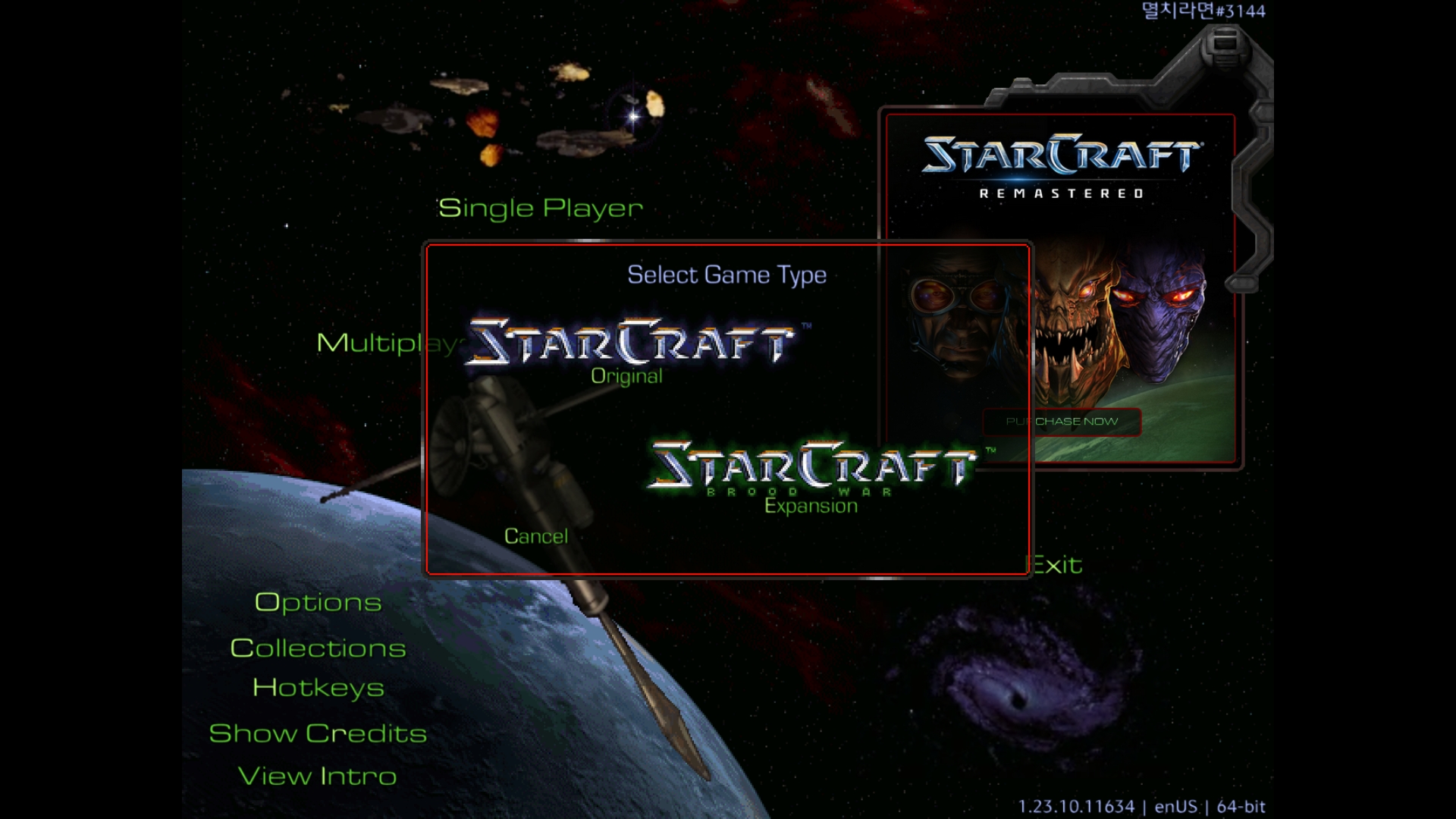Open the Multiplayer menu
Image resolution: width=1456 pixels, height=819 pixels.
tap(368, 343)
